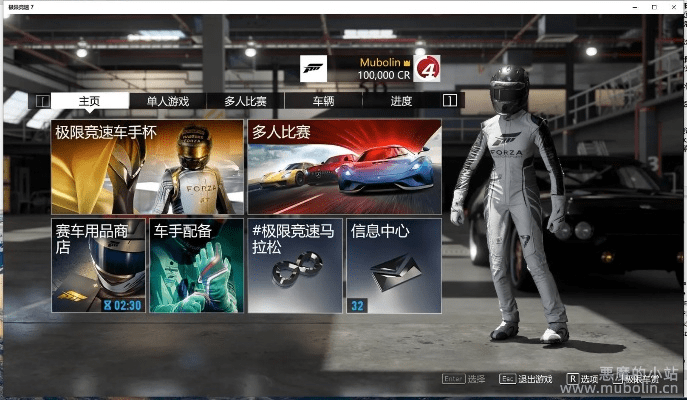This screenshot has height=400, width=687.
Task: Show the 进度 tab
Action: click(x=401, y=101)
